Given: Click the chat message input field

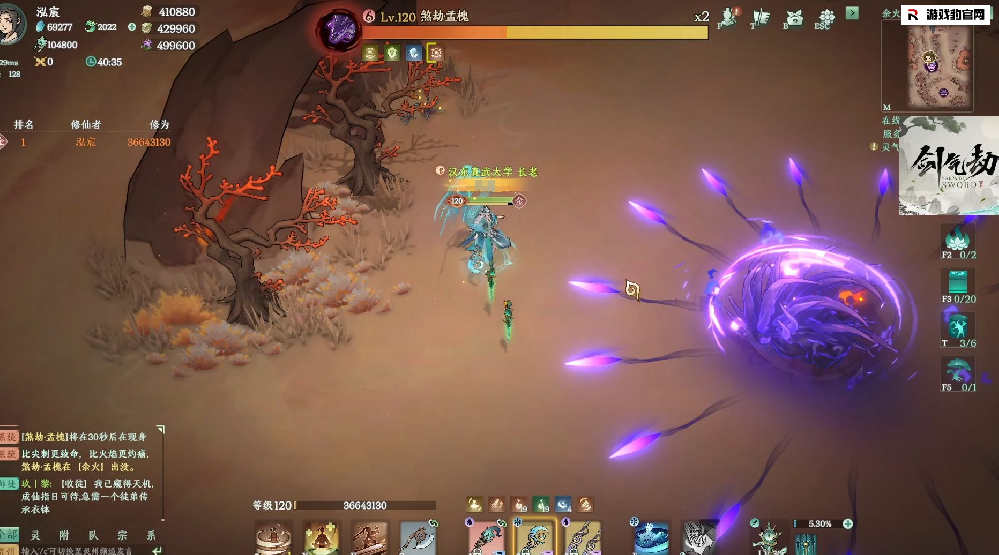Looking at the screenshot, I should [x=80, y=550].
